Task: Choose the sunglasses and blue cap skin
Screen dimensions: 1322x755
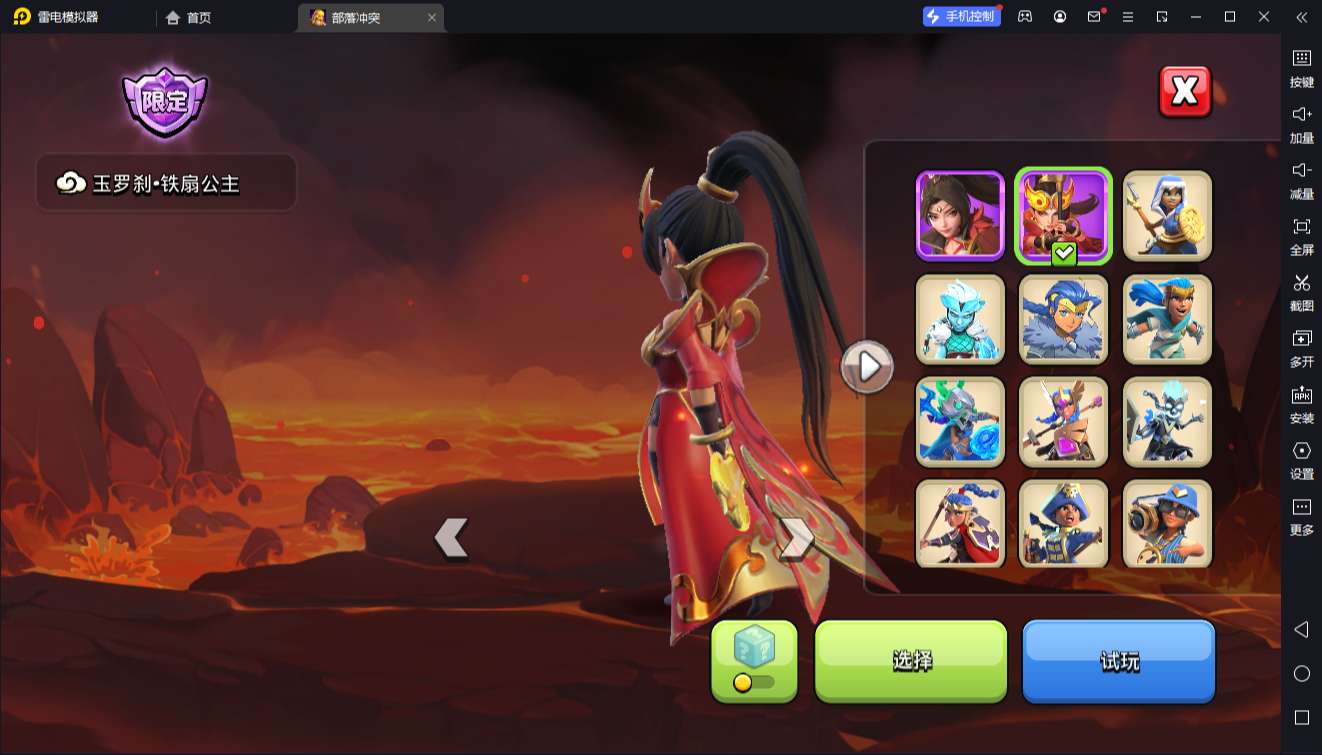Action: [x=1167, y=524]
